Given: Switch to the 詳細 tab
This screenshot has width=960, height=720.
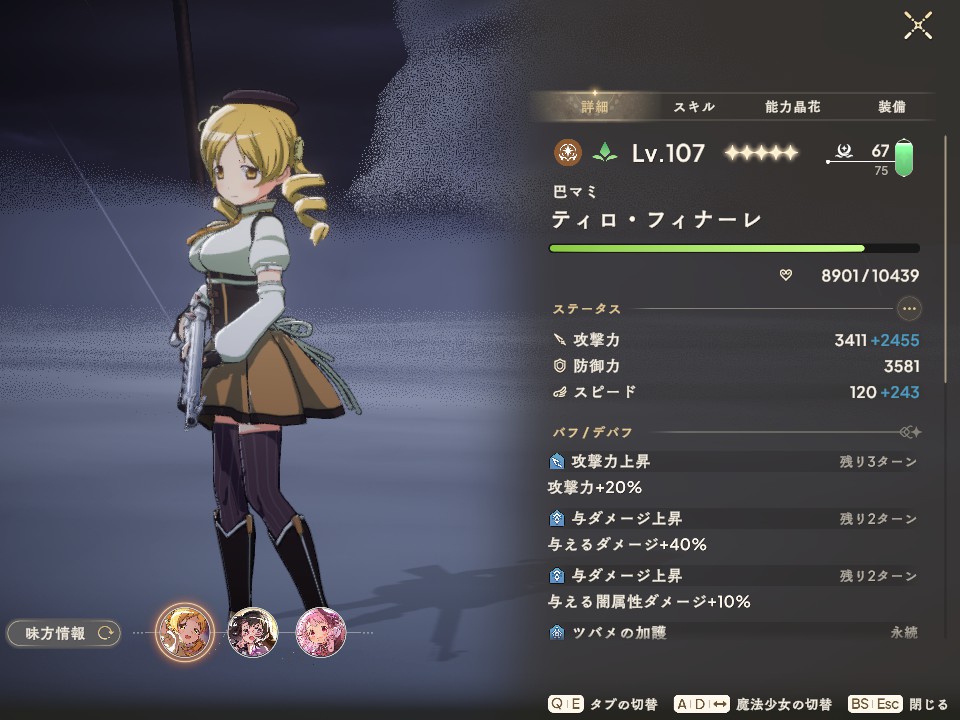Looking at the screenshot, I should click(594, 107).
